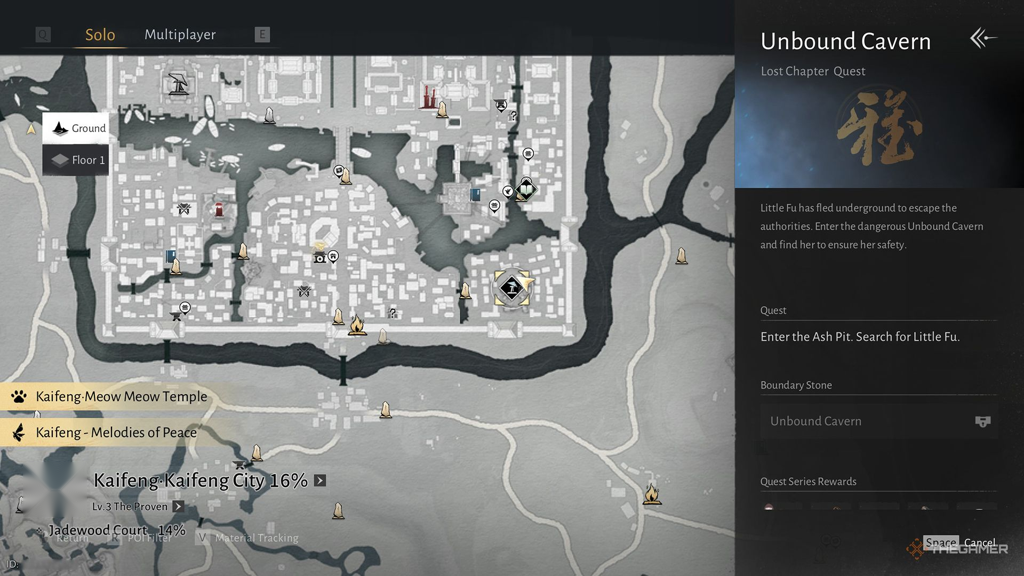
Task: Select the highlighted diamond quest marker
Action: coord(512,289)
